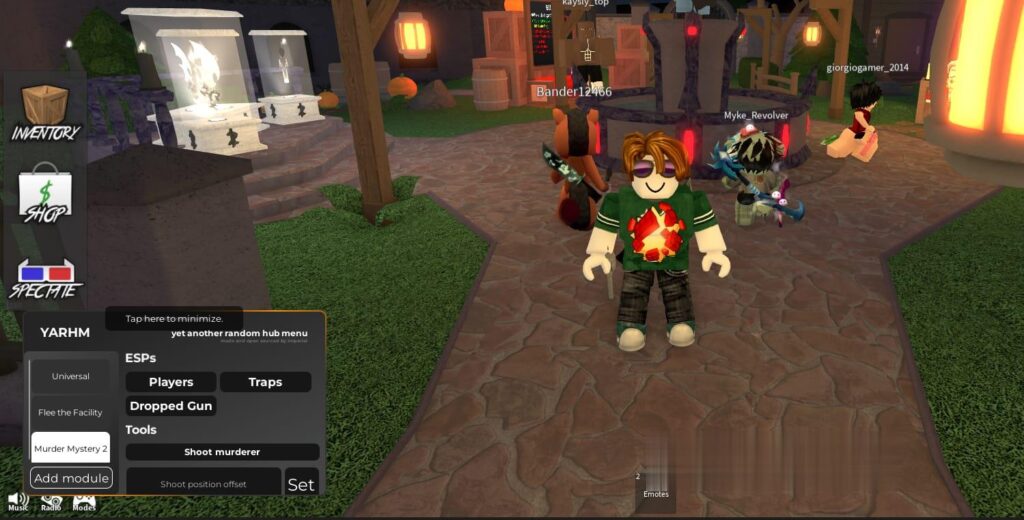Open the Radio icon
This screenshot has width=1024, height=520.
pyautogui.click(x=51, y=500)
